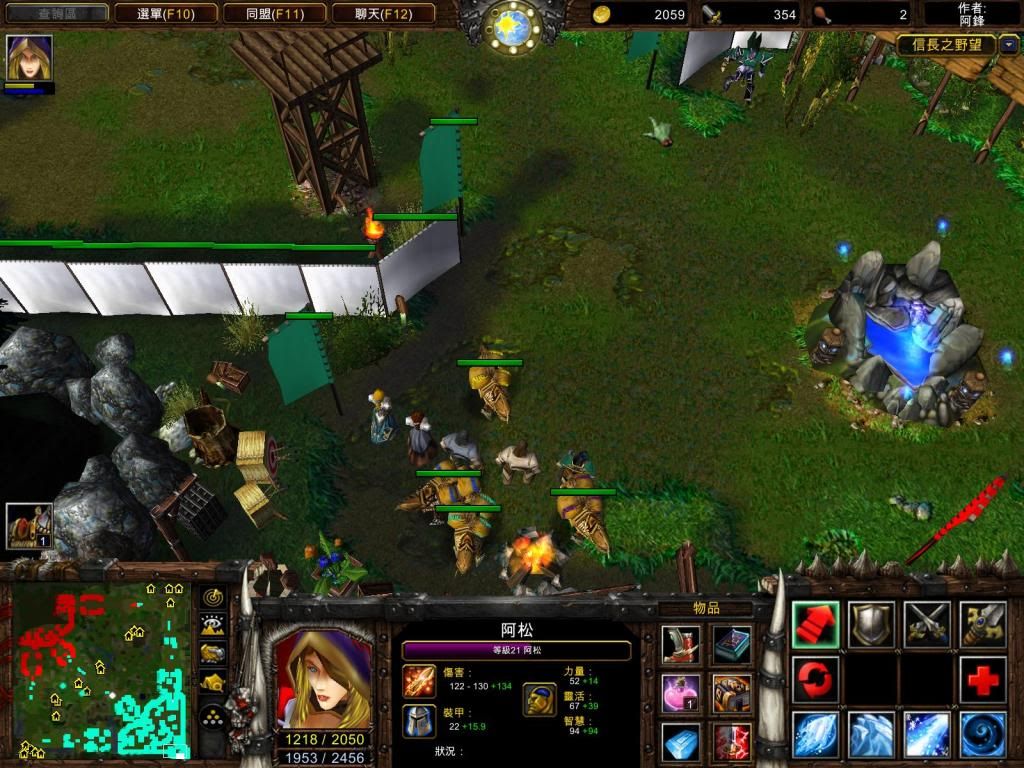Open the red cross hero skills button
This screenshot has height=768, width=1024.
pos(983,680)
